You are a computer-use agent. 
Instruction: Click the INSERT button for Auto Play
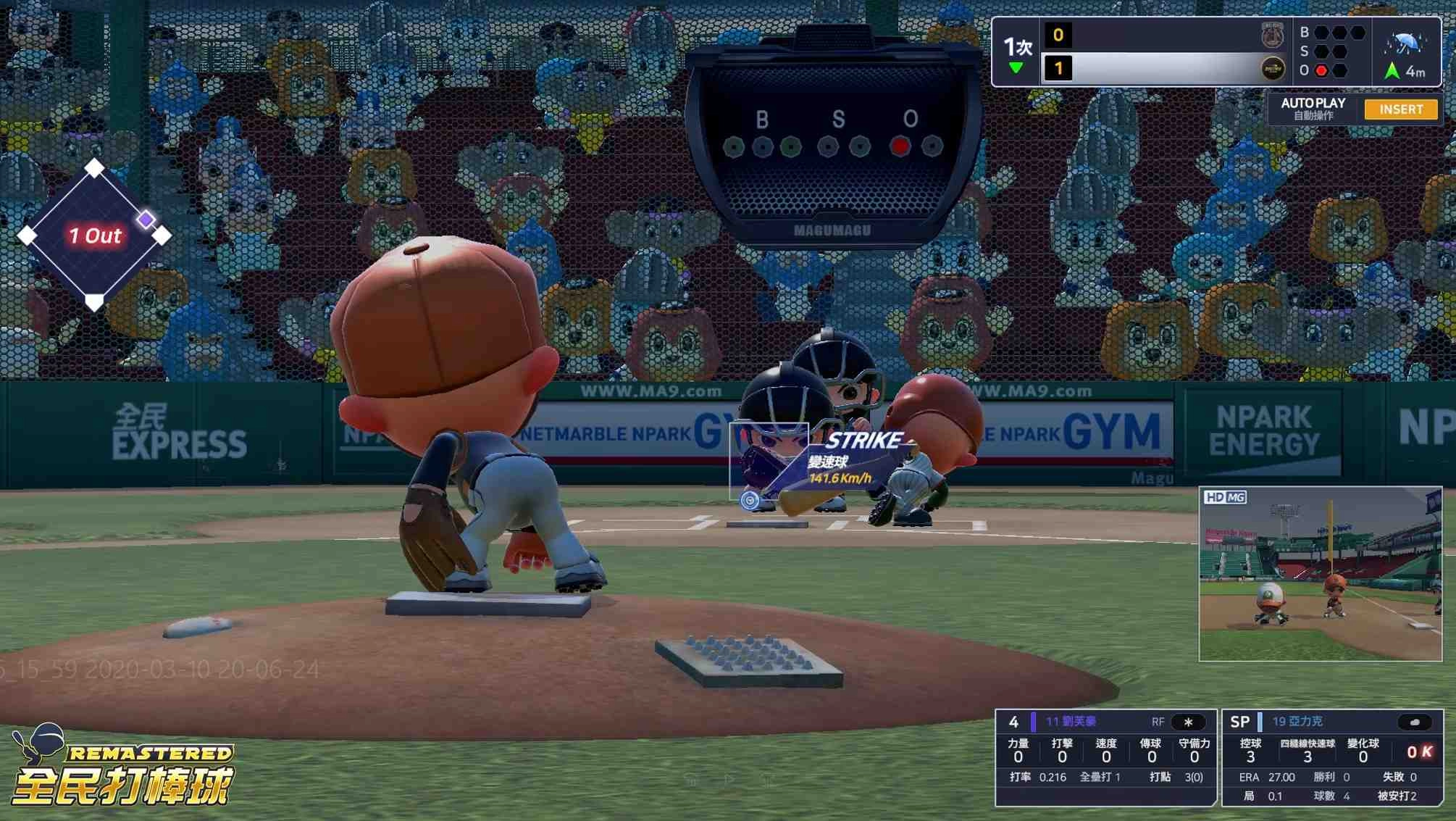coord(1400,109)
